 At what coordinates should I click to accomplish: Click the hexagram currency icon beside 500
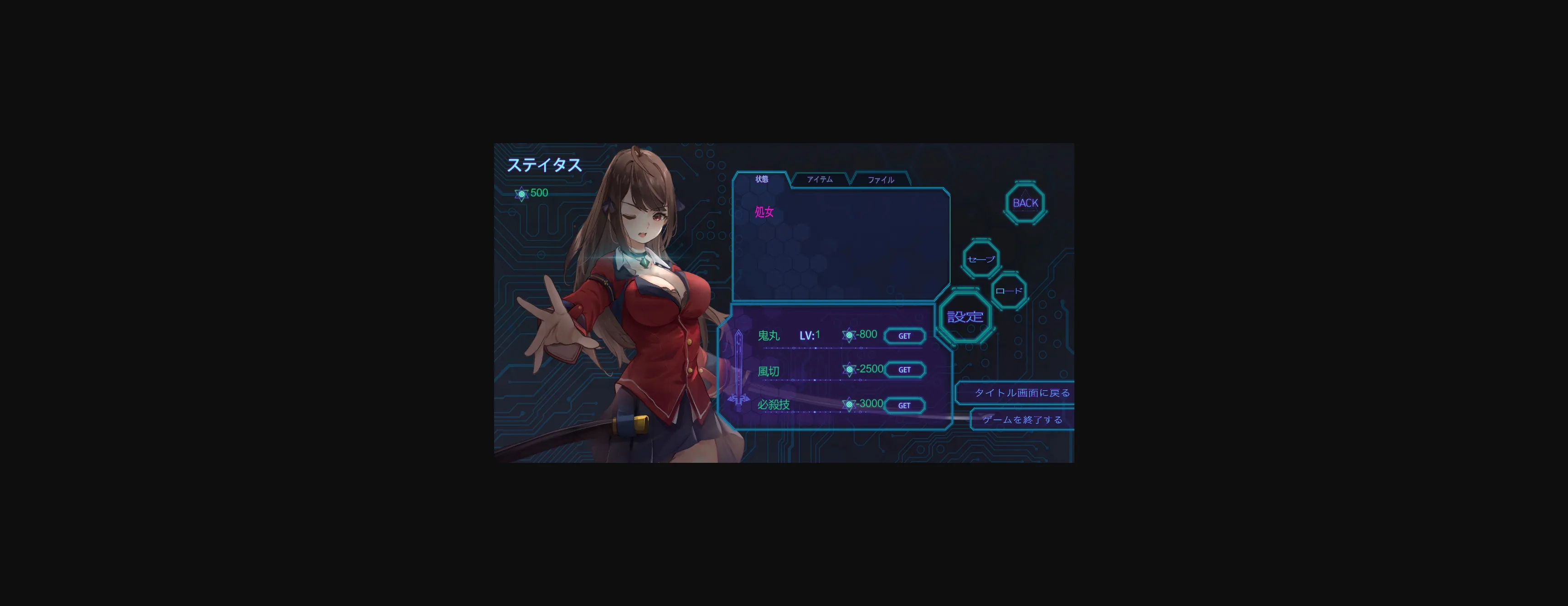pos(522,193)
